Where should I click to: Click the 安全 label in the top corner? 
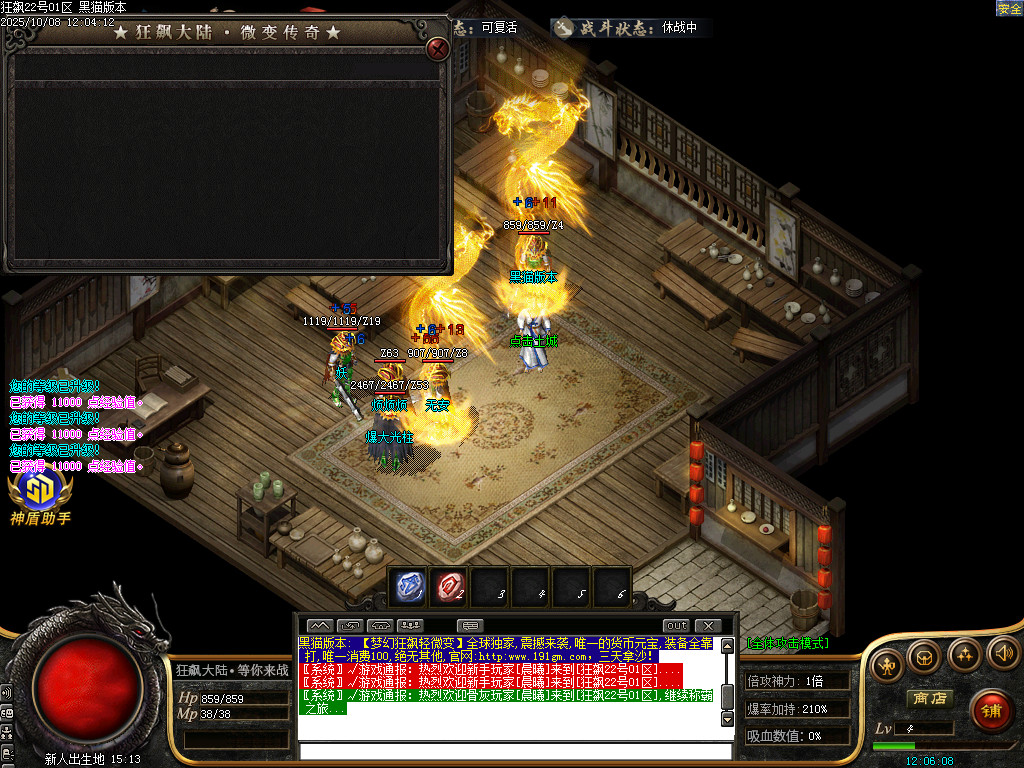coord(1009,8)
